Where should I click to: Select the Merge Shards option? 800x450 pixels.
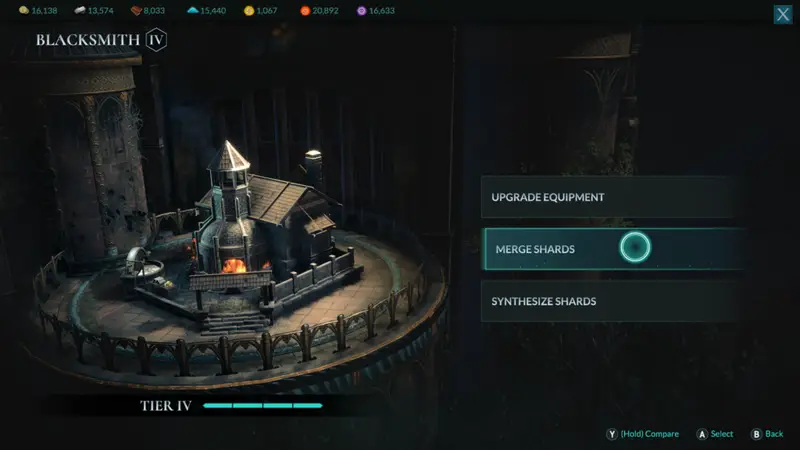[x=612, y=249]
